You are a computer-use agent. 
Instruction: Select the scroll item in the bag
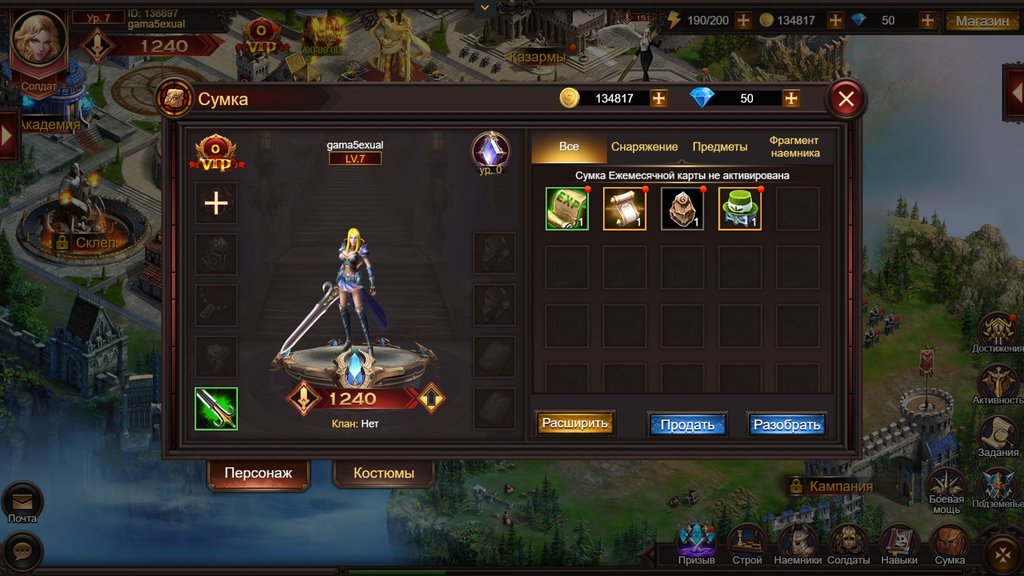(x=625, y=209)
